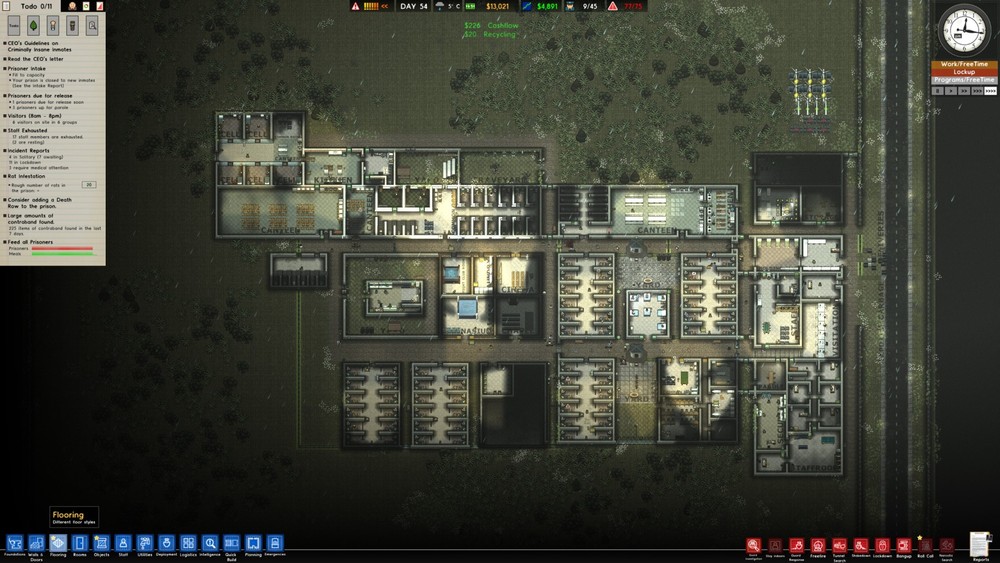Call the Freefire emergency action

tap(818, 546)
